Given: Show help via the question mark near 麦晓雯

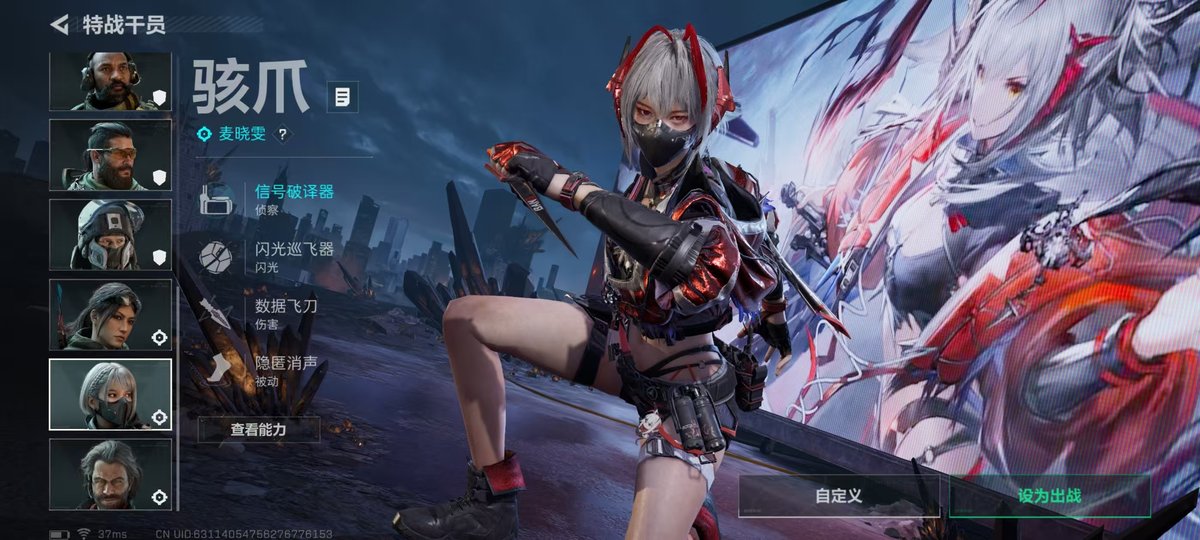Looking at the screenshot, I should pos(282,134).
